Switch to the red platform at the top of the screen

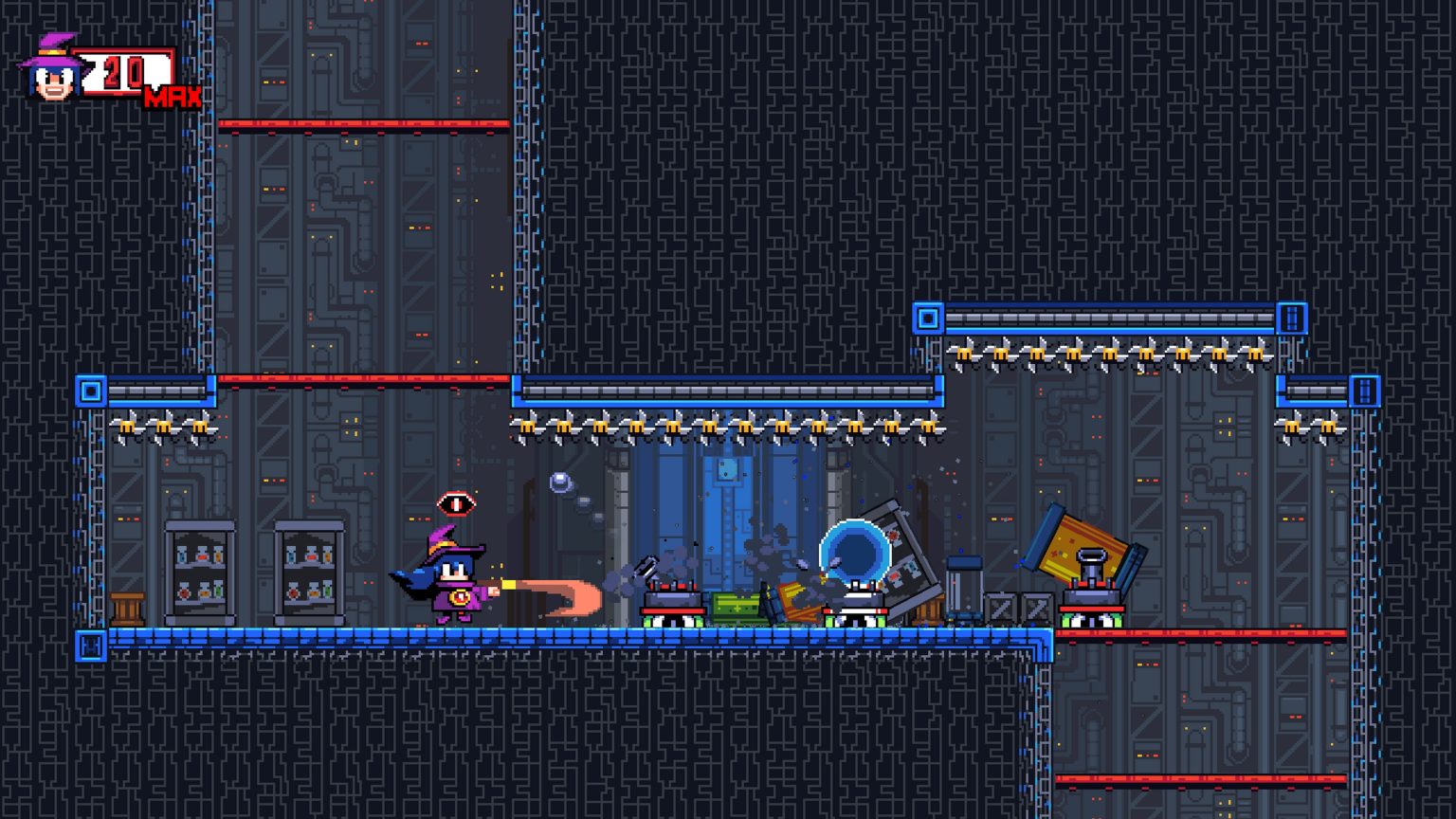click(365, 121)
